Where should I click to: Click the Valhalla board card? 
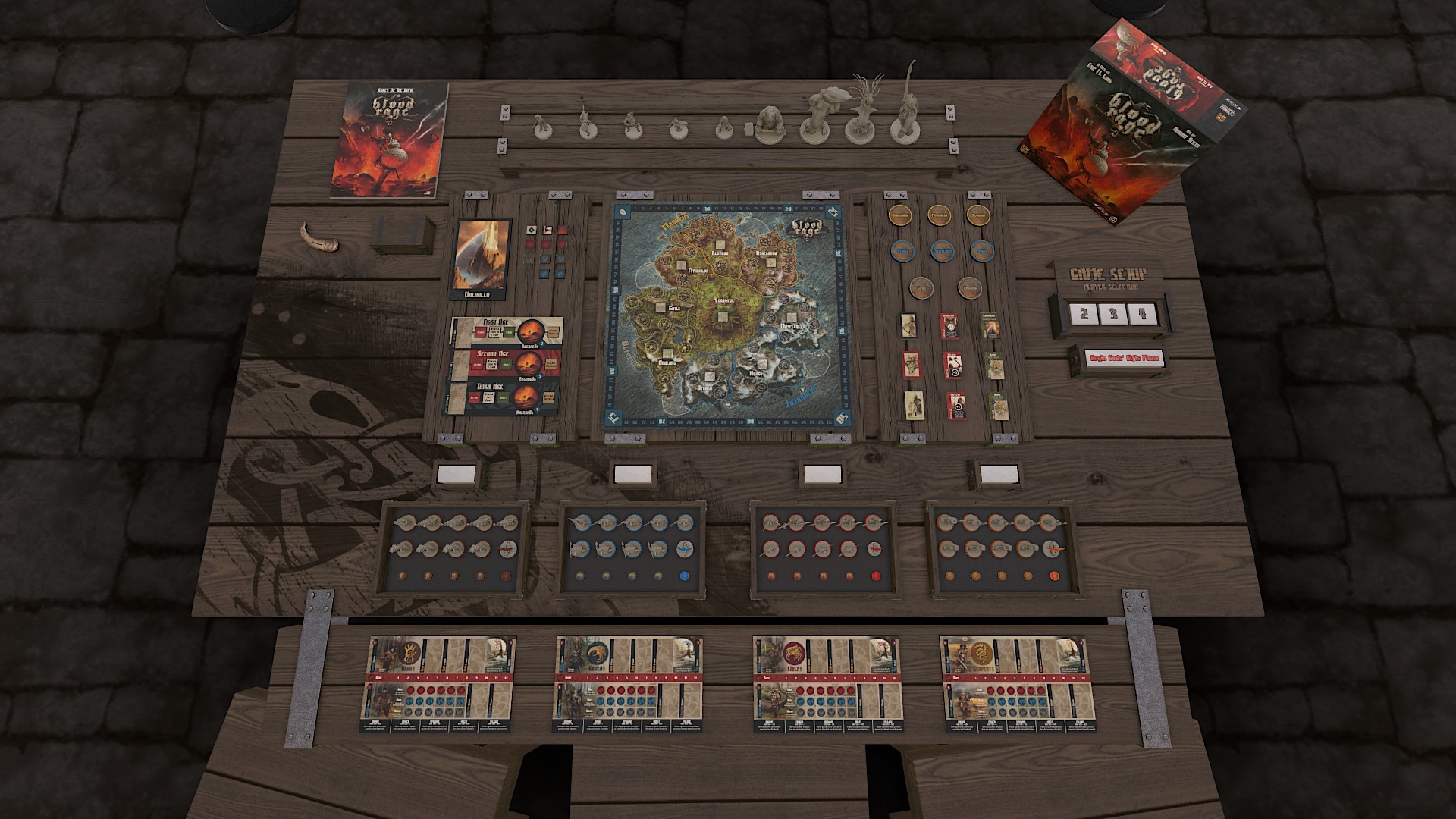tap(483, 258)
